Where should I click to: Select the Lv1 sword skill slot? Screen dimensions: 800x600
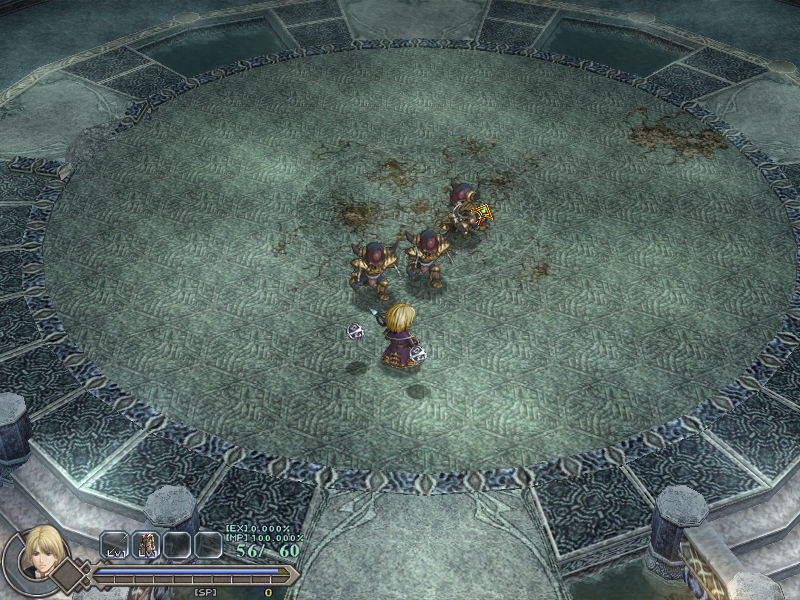click(115, 544)
